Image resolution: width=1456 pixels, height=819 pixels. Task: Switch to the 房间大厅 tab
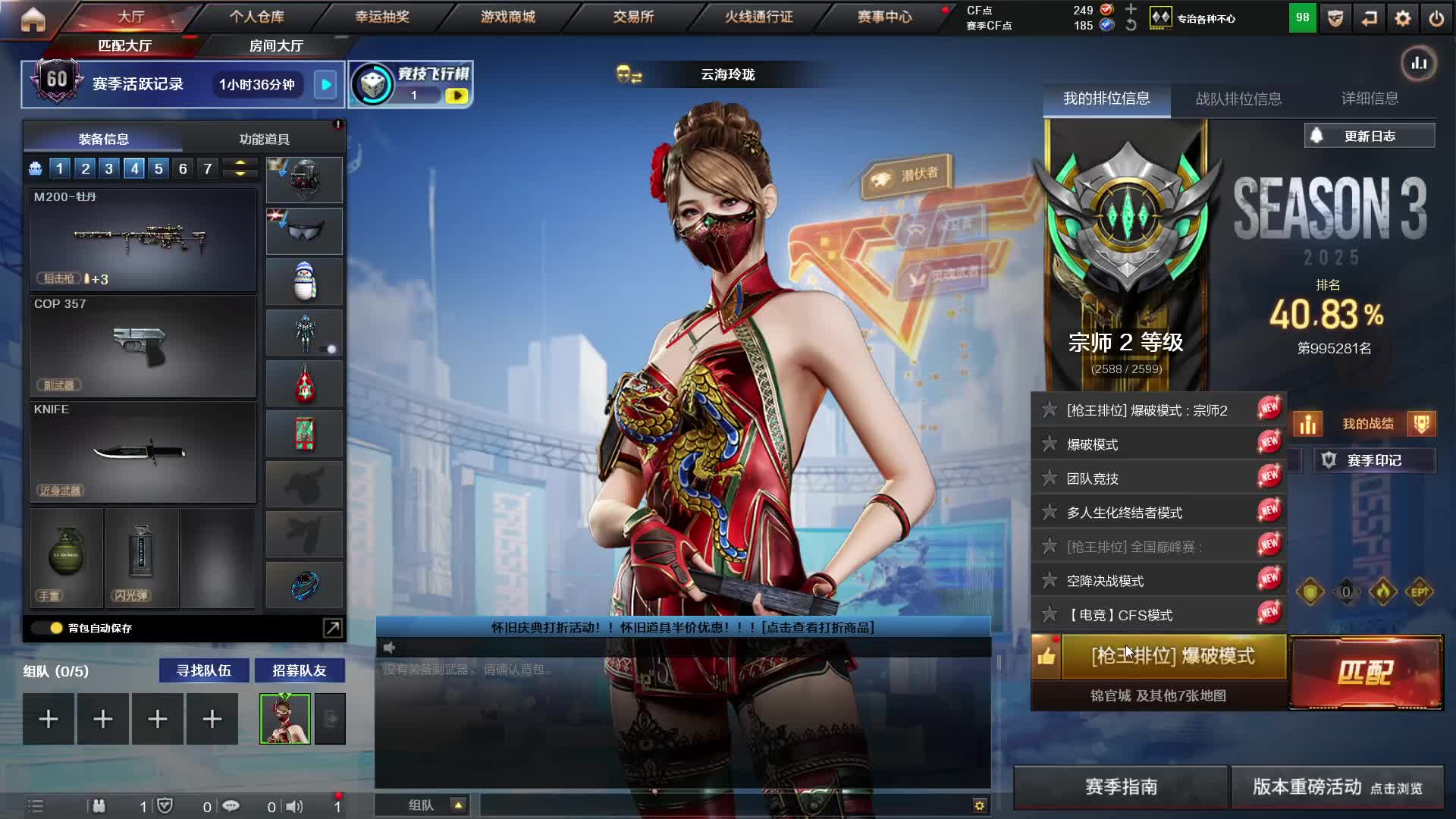click(276, 46)
